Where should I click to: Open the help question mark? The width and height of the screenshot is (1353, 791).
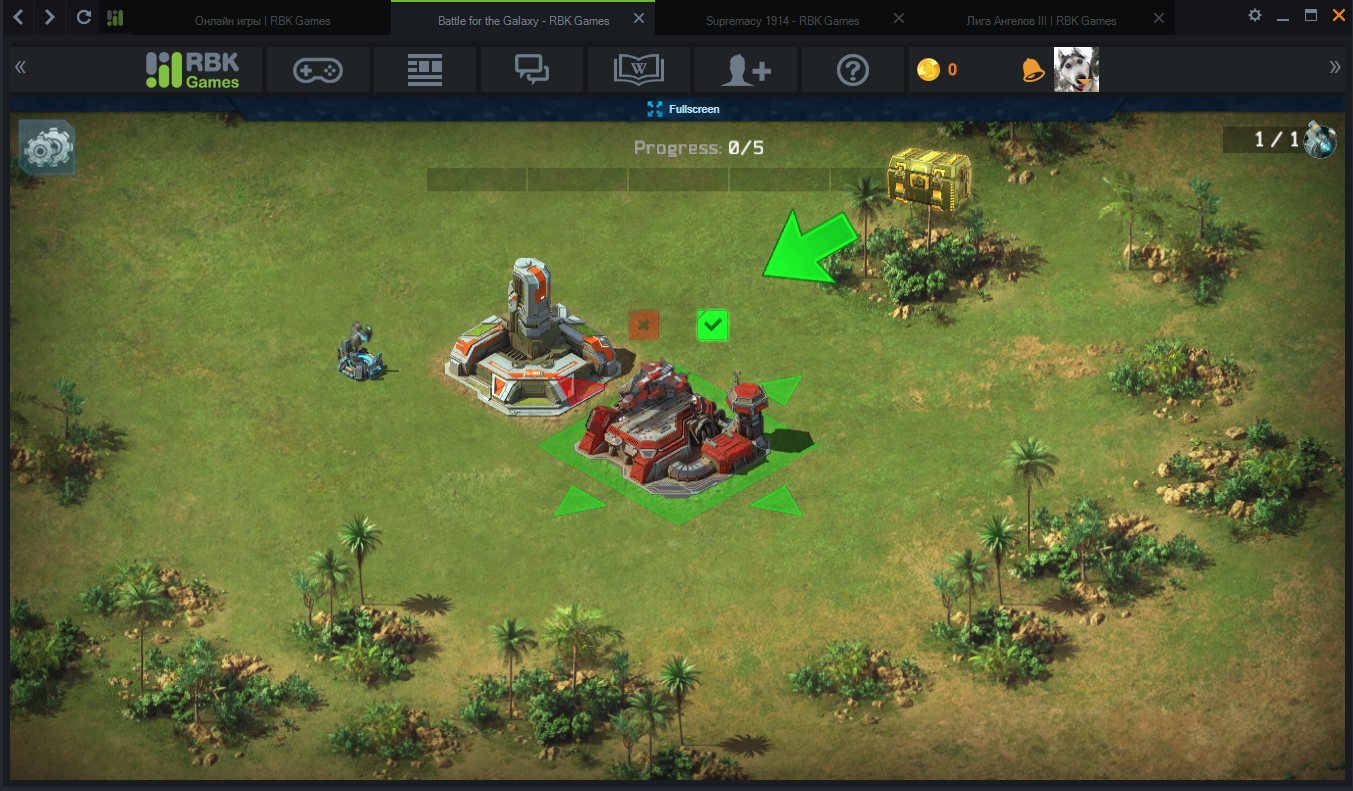pos(853,70)
